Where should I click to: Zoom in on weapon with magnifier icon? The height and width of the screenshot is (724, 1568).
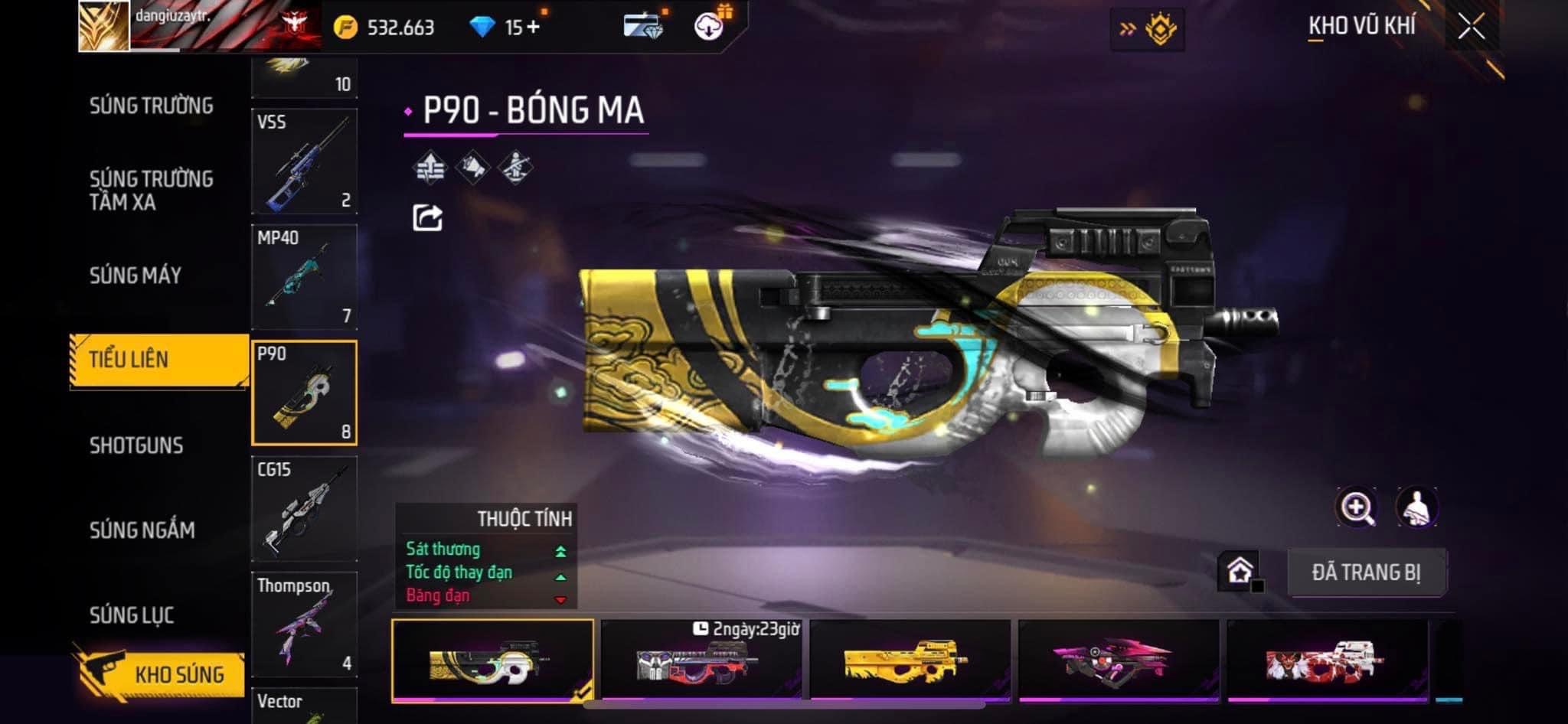(1356, 508)
